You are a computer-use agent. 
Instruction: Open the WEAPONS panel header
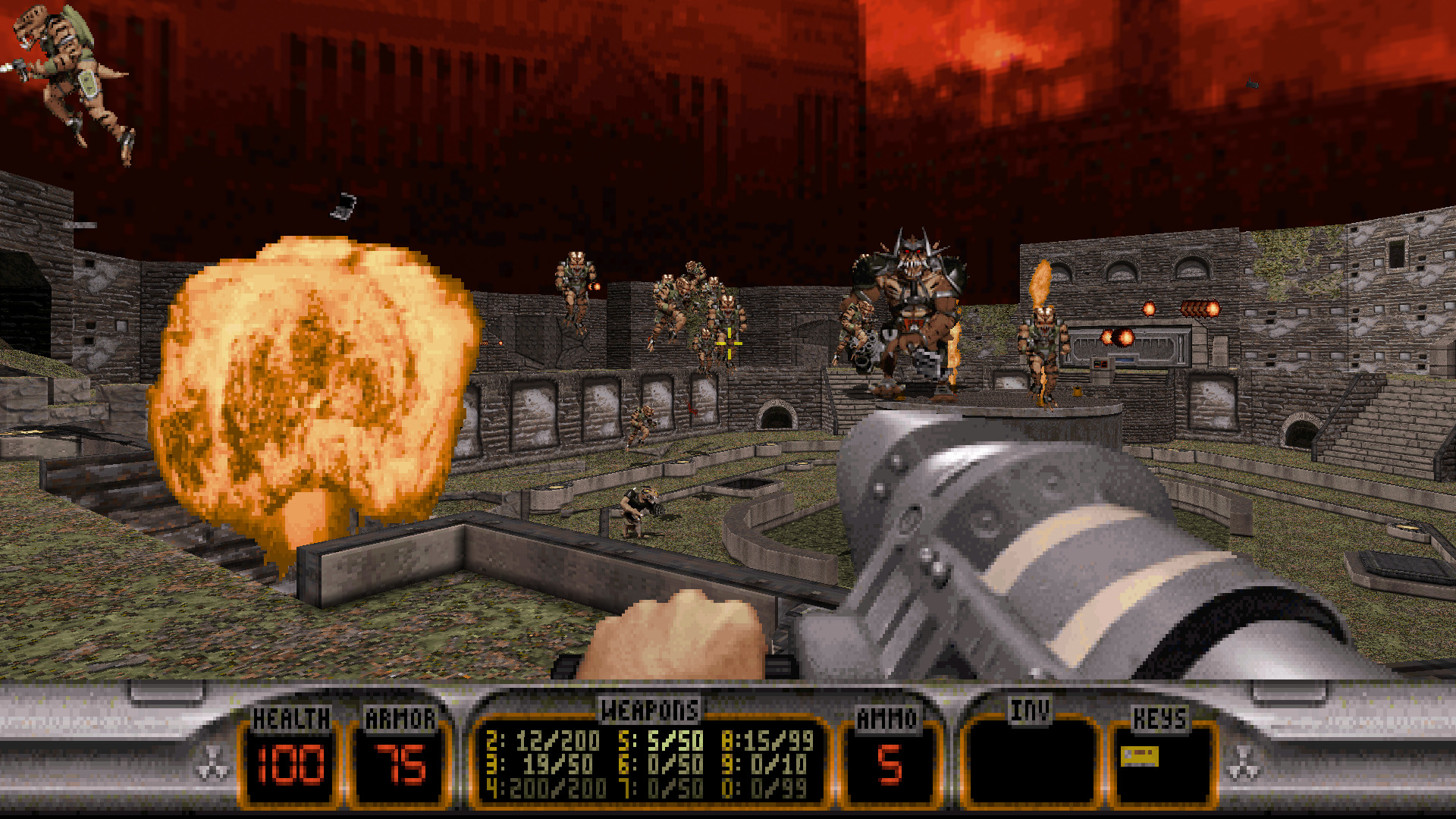click(x=650, y=711)
